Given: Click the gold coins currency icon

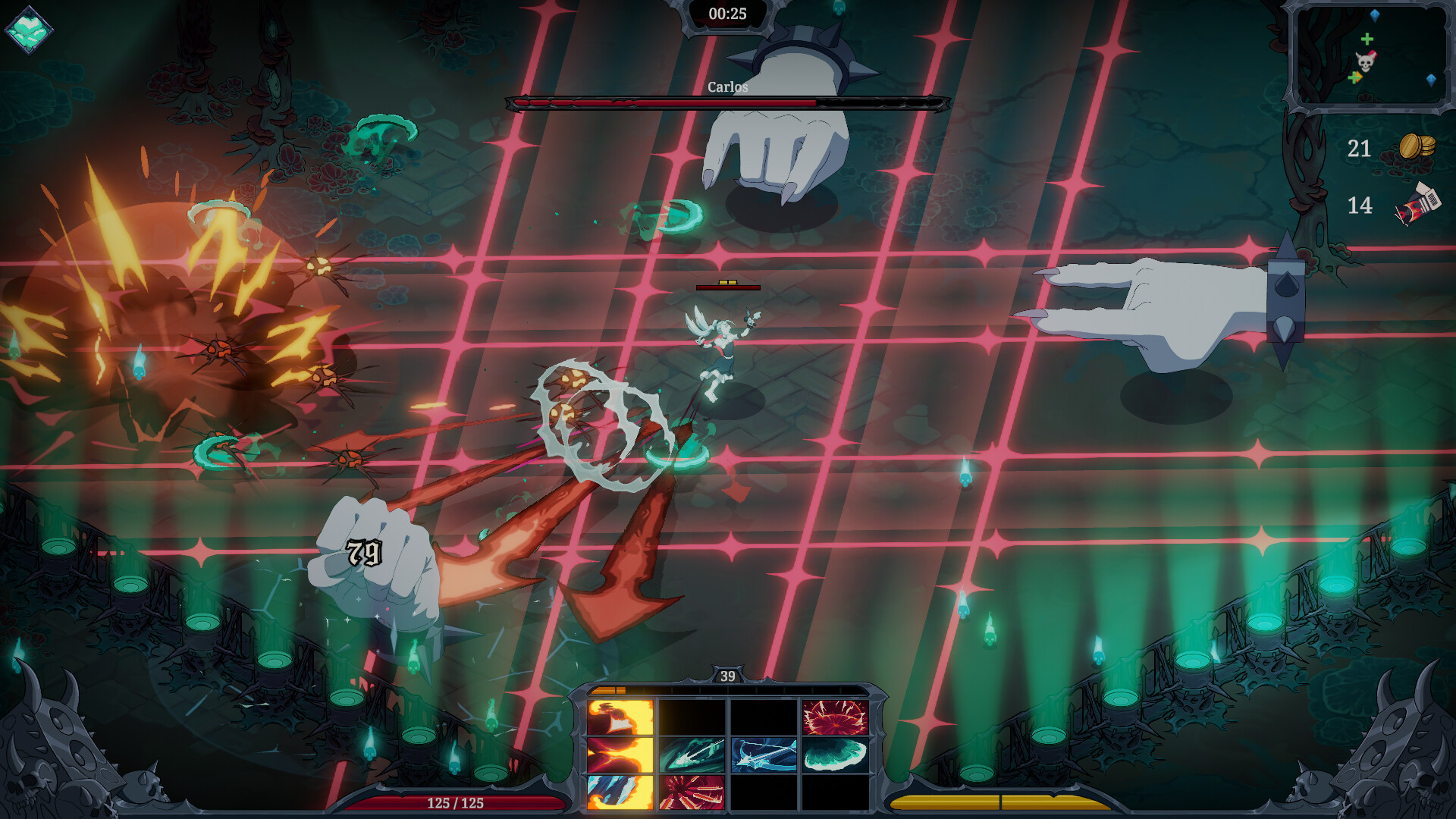Looking at the screenshot, I should [1416, 146].
